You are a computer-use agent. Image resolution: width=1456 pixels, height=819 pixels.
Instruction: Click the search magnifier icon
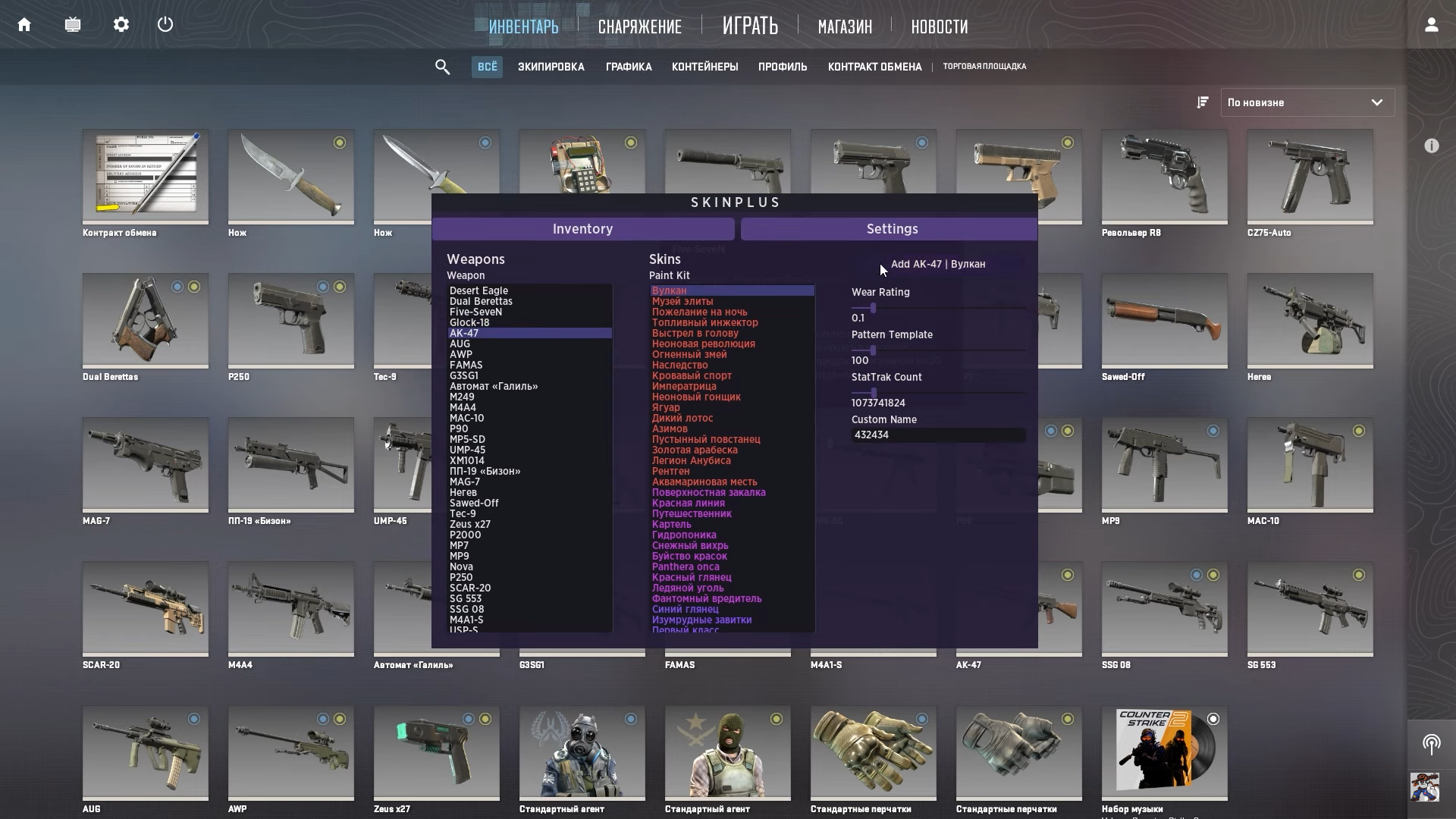point(442,67)
